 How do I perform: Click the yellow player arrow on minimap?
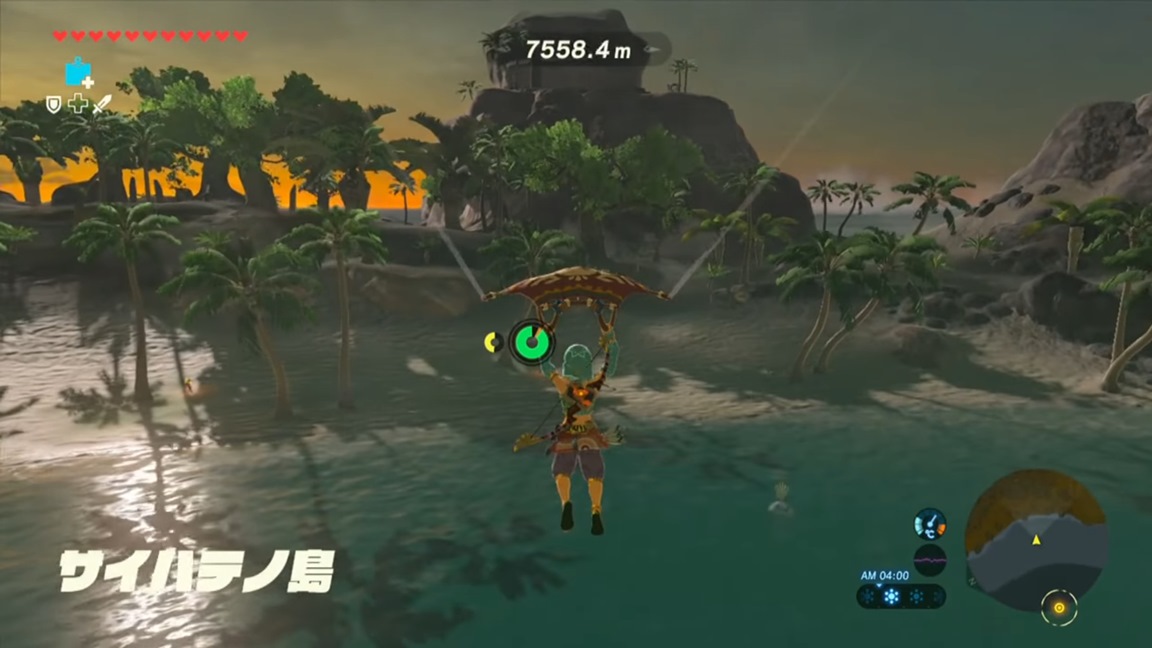tap(1036, 540)
